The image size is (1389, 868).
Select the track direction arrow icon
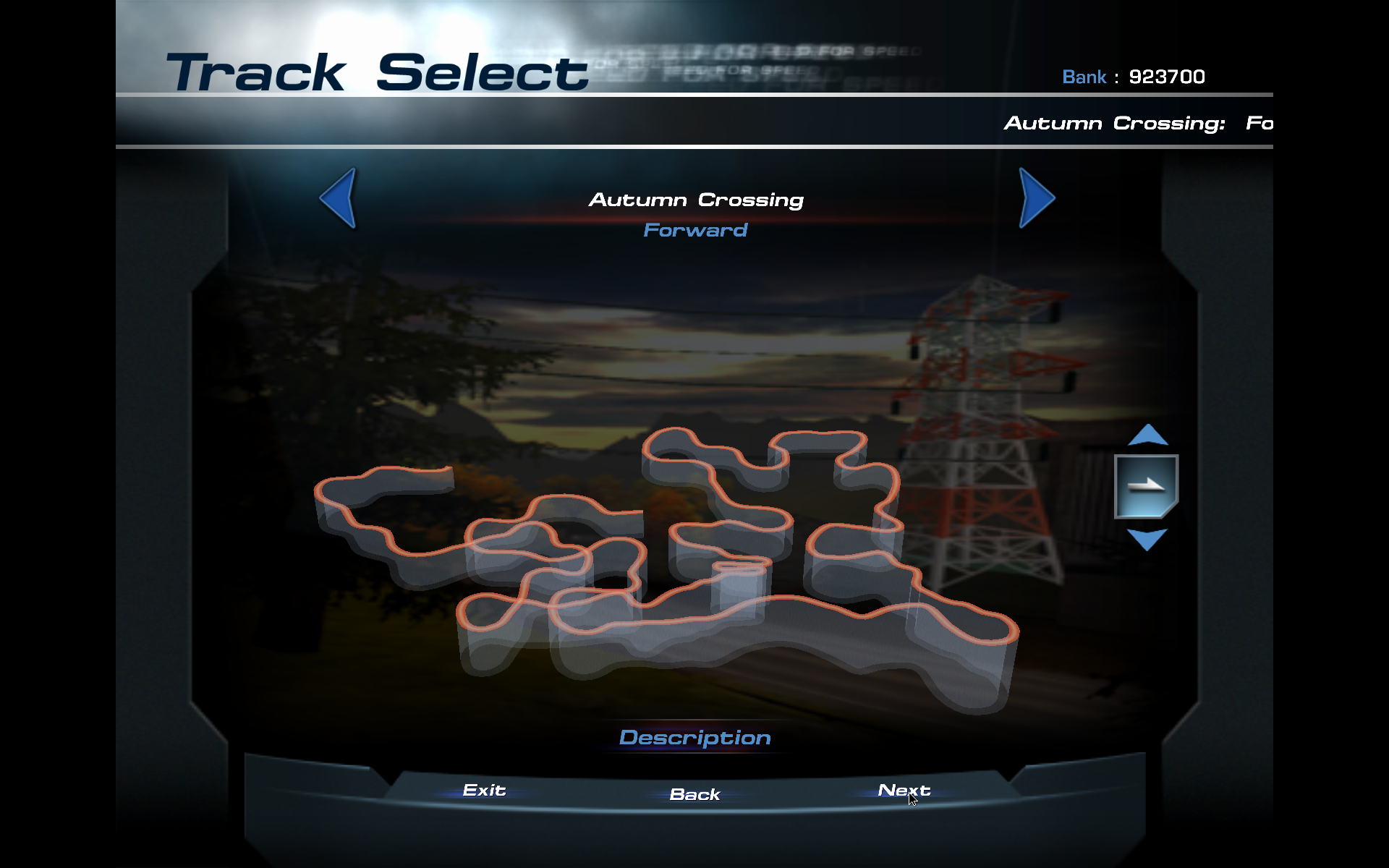point(1146,486)
